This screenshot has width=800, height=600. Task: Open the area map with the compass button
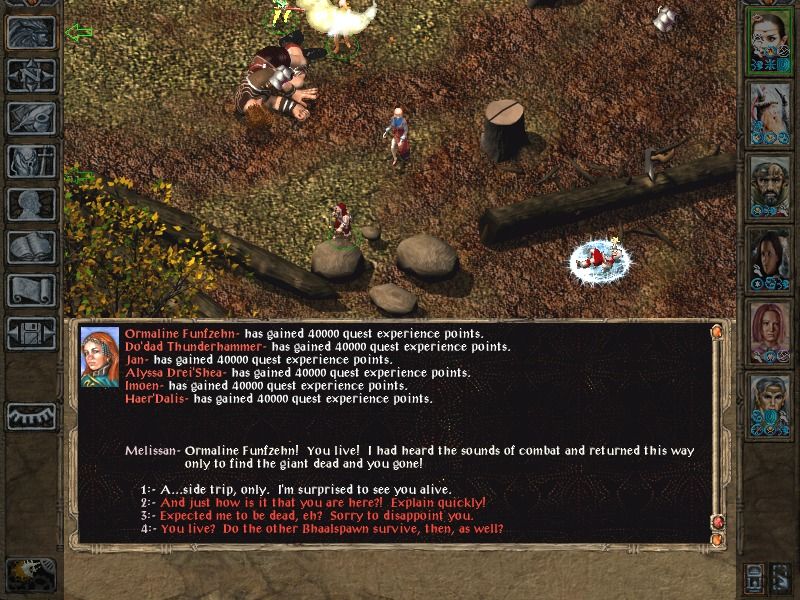coord(31,75)
